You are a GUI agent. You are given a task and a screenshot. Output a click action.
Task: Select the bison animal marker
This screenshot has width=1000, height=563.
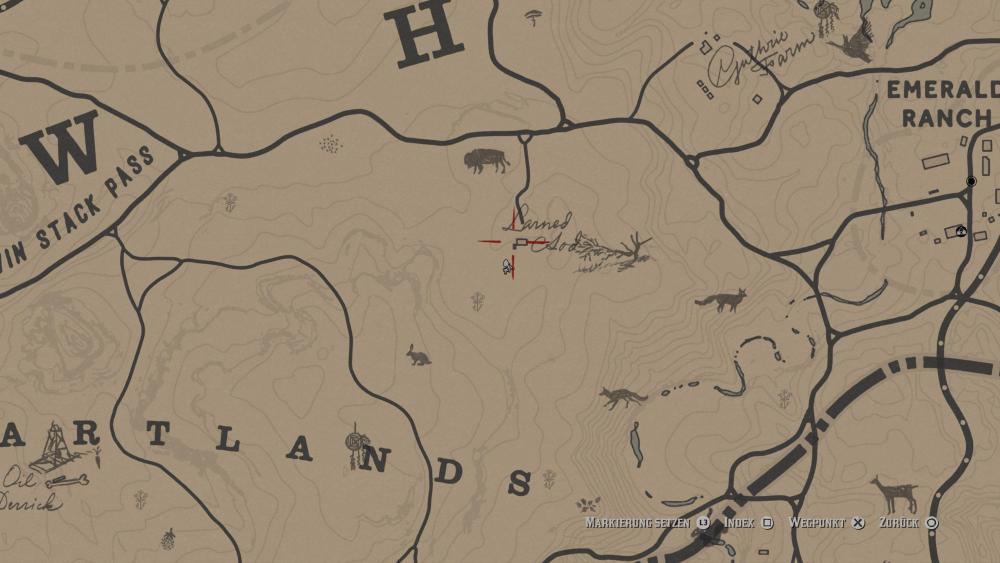point(486,160)
